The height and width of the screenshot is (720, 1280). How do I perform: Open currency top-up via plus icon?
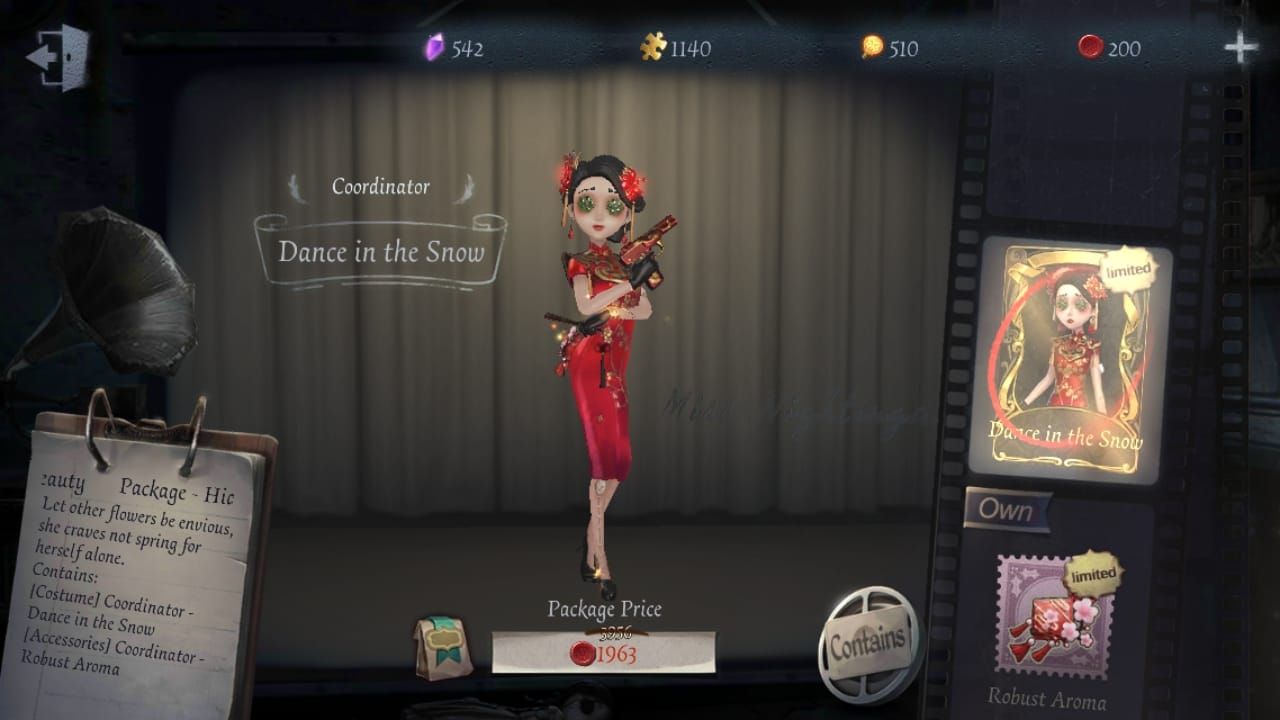coord(1240,44)
